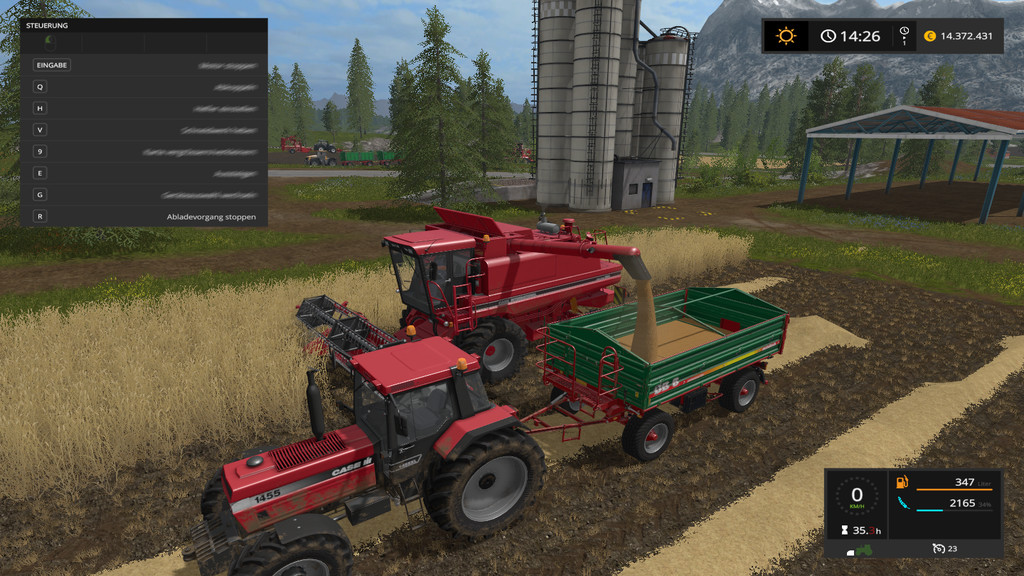Click the fuel pump icon
The height and width of the screenshot is (576, 1024).
904,483
